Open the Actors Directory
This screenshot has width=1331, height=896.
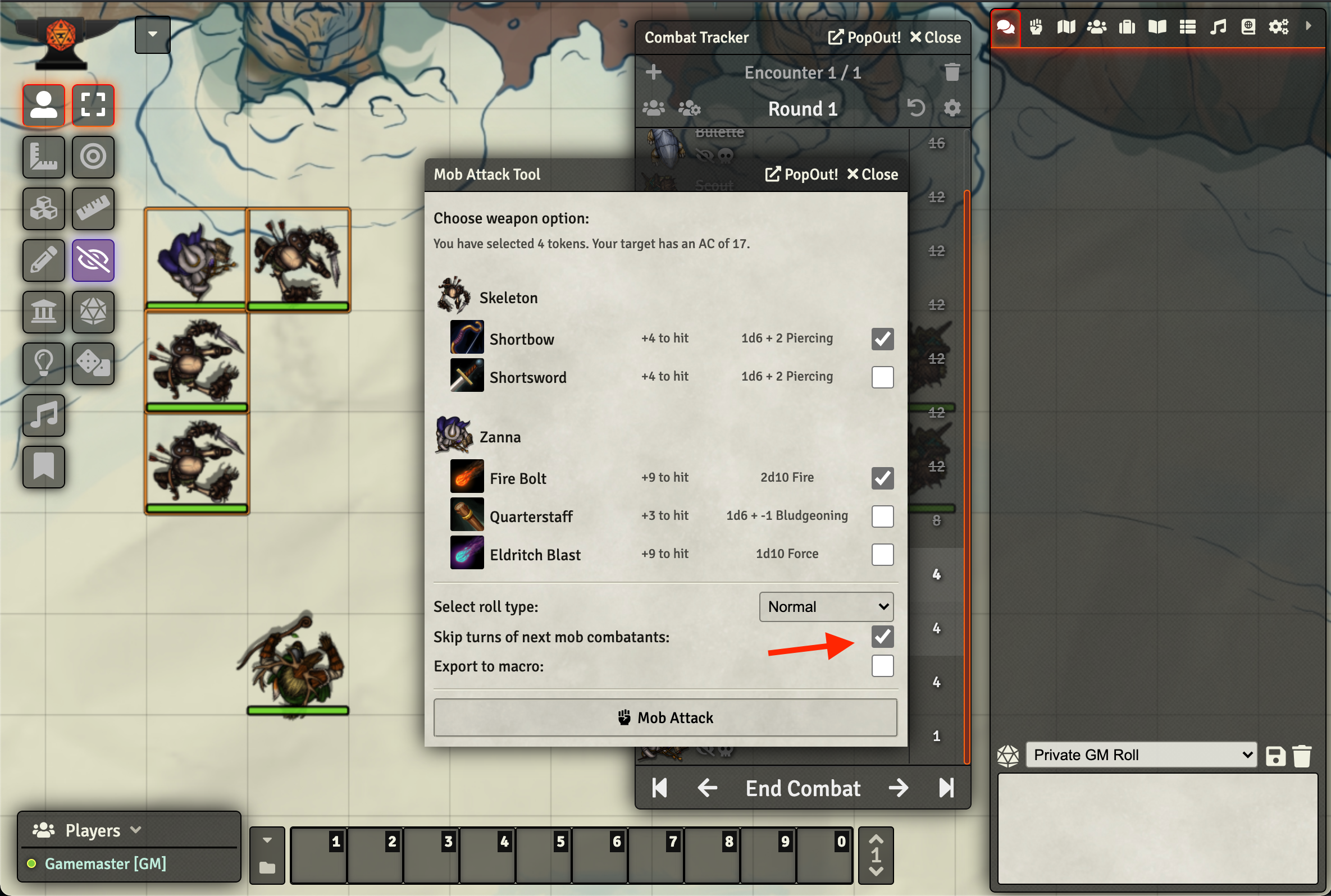[1097, 26]
